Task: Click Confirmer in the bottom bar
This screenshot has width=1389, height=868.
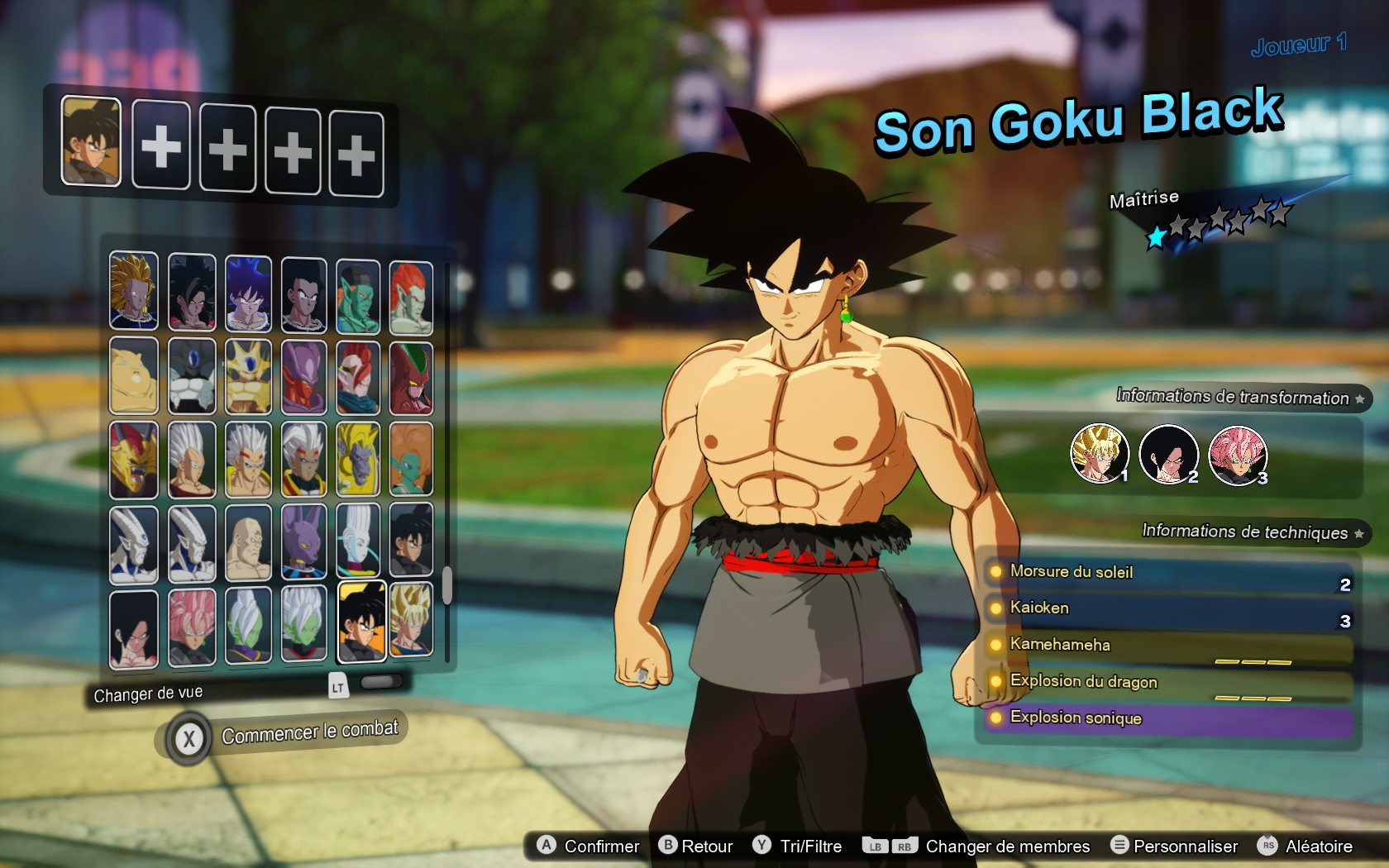Action: pos(587,846)
